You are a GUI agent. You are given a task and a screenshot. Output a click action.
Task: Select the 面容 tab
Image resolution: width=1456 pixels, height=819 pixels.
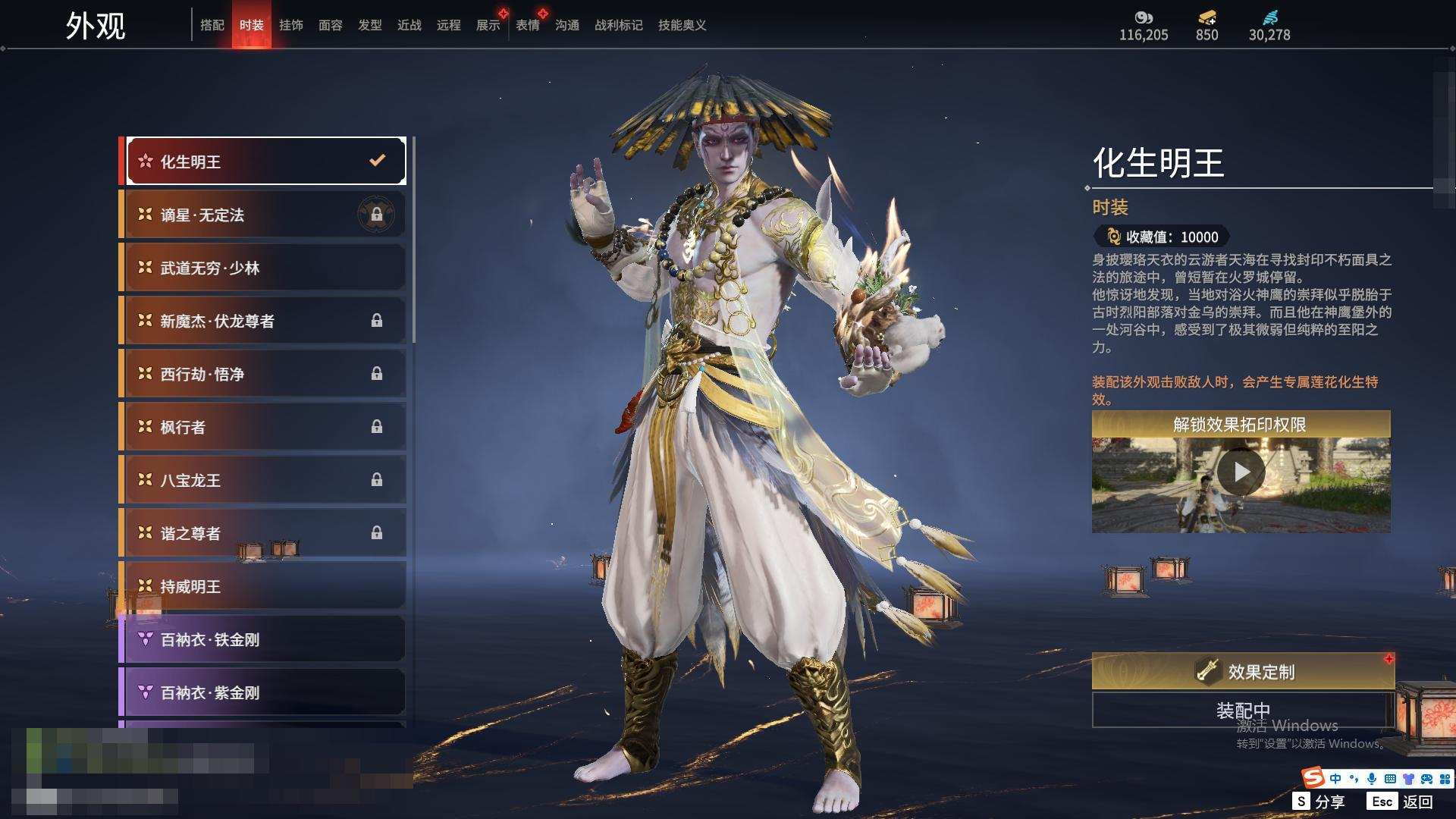(330, 25)
